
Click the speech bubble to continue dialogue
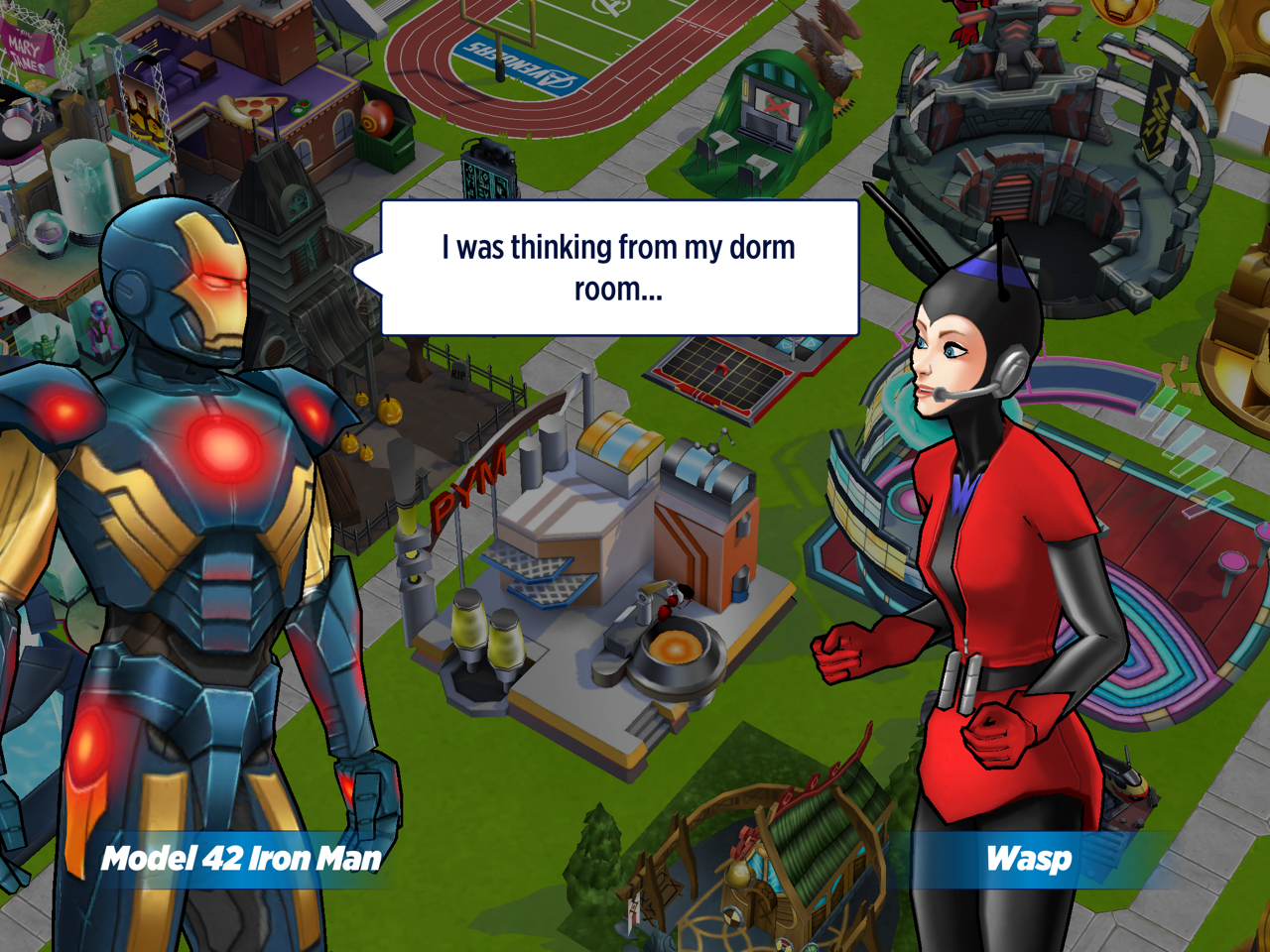[x=619, y=268]
